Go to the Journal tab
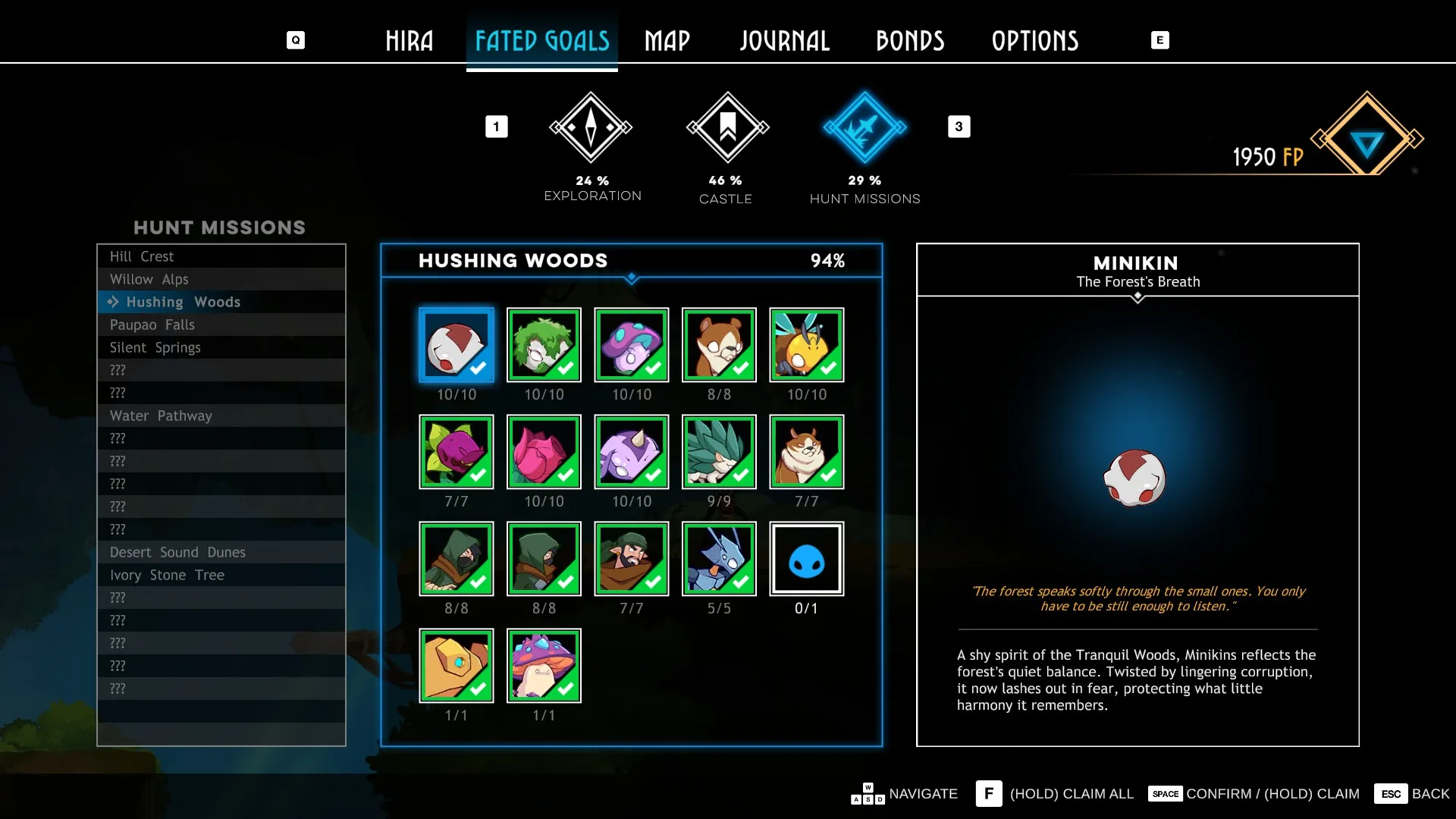This screenshot has height=819, width=1456. click(x=784, y=41)
